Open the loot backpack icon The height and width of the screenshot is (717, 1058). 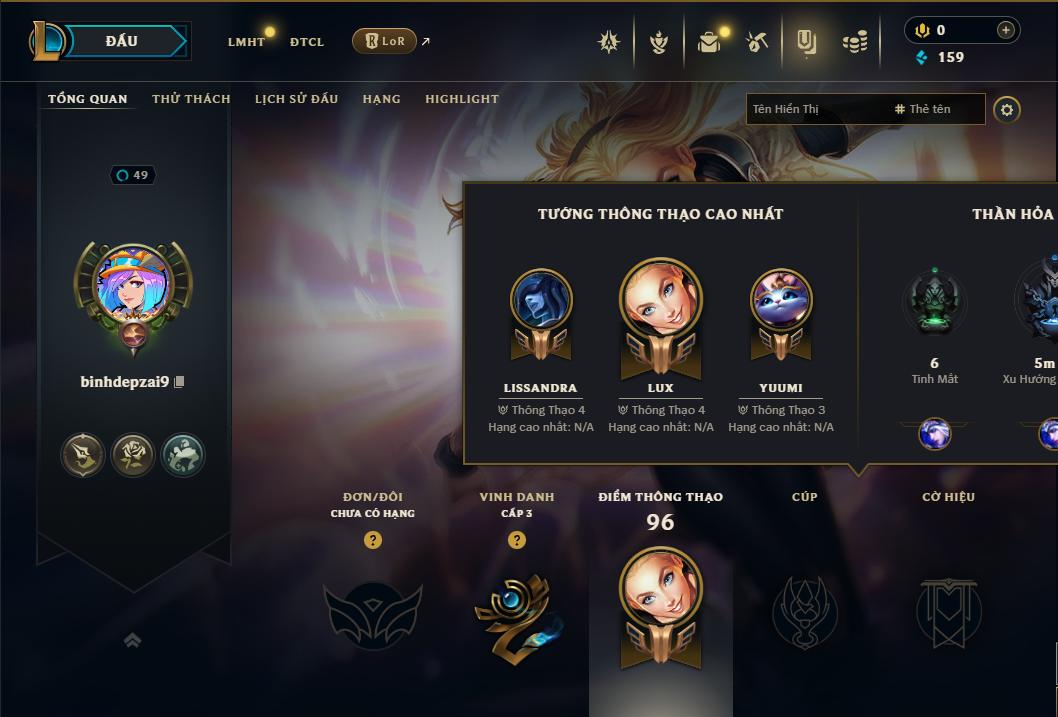click(709, 42)
